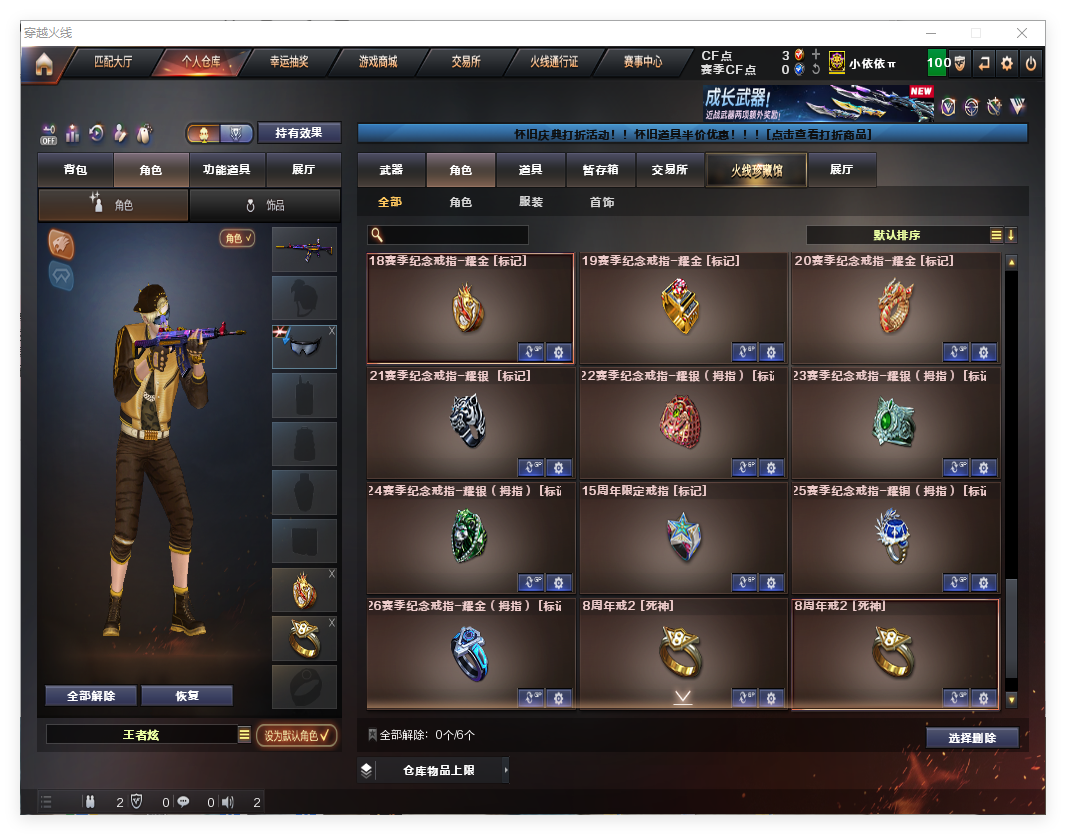Image resolution: width=1066 pixels, height=835 pixels.
Task: Open the 火线珍藏馆 collection tab
Action: [755, 170]
